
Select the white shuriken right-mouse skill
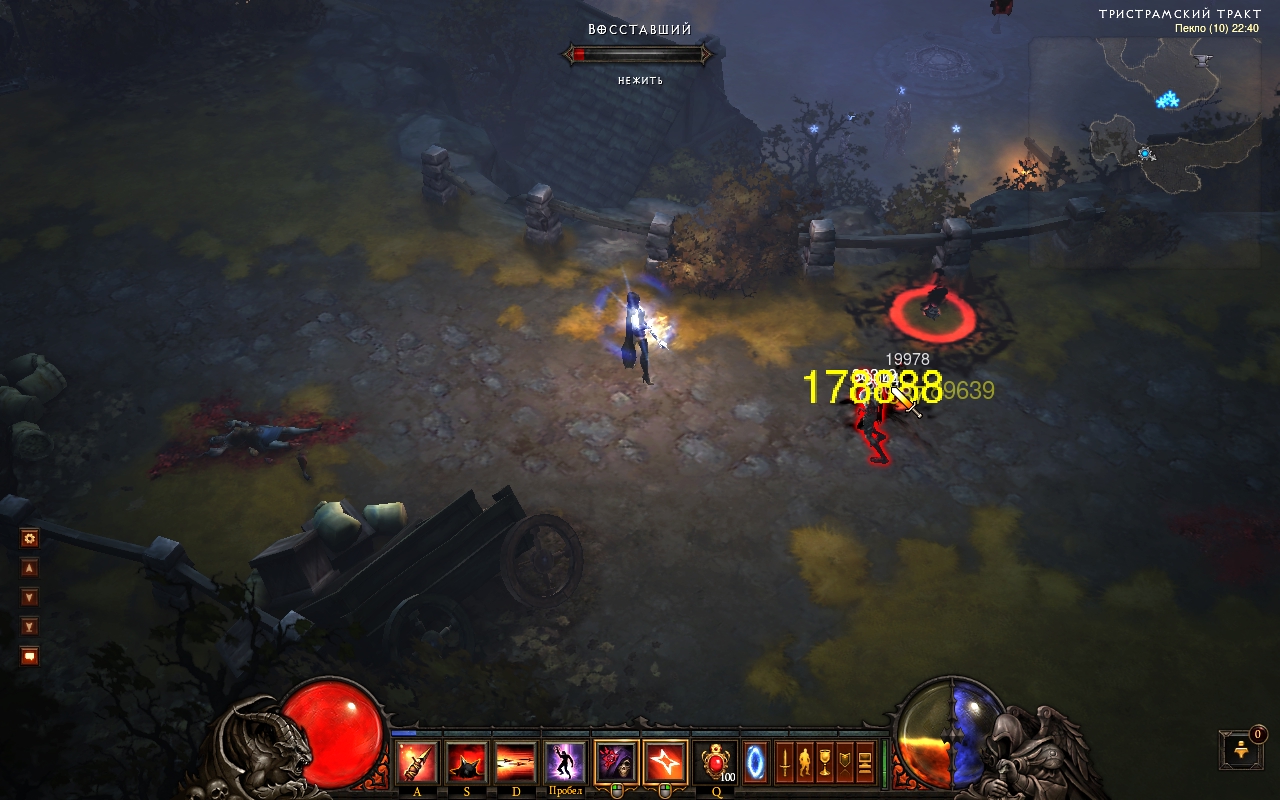[x=666, y=763]
